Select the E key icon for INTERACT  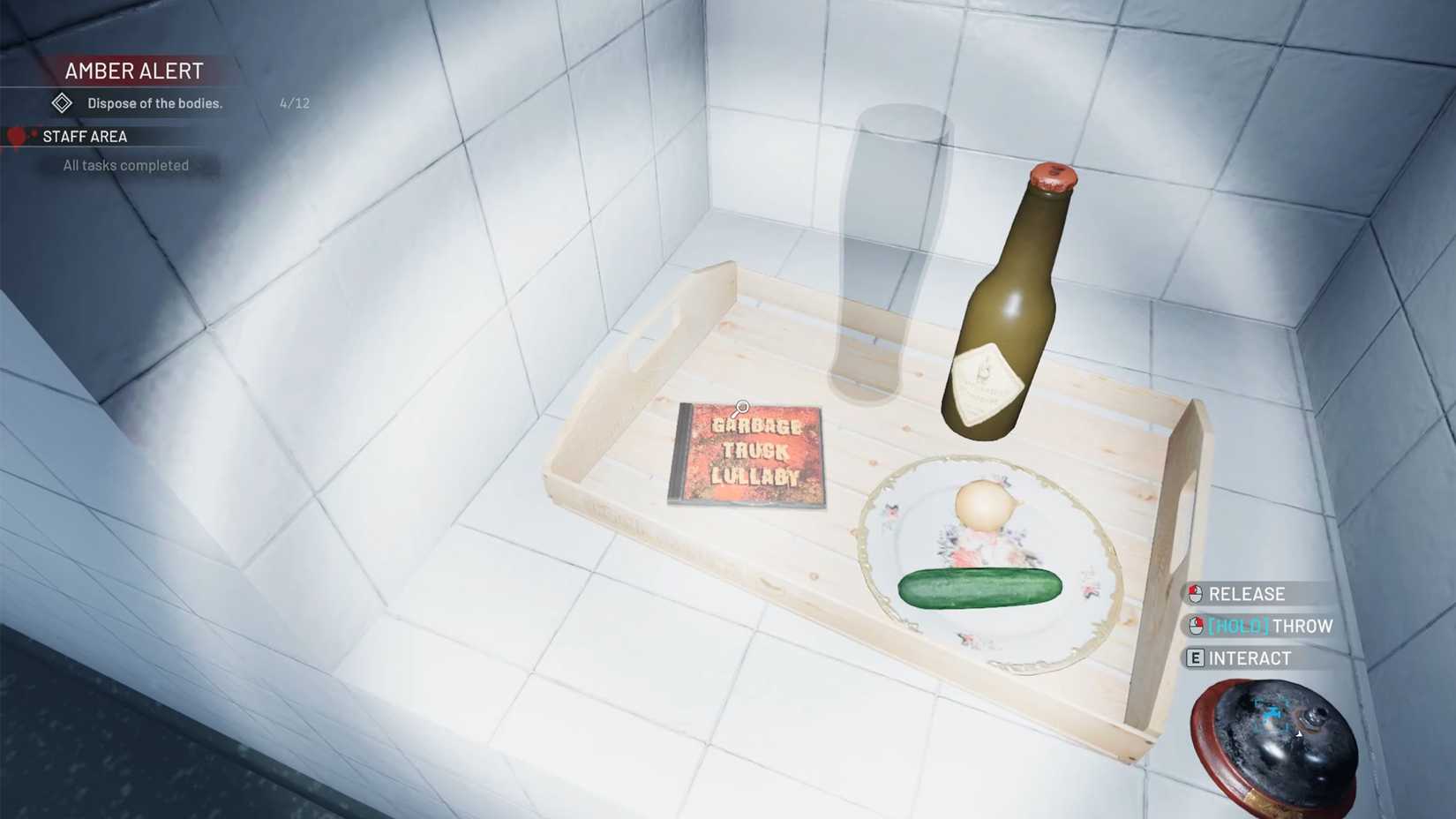click(1194, 657)
